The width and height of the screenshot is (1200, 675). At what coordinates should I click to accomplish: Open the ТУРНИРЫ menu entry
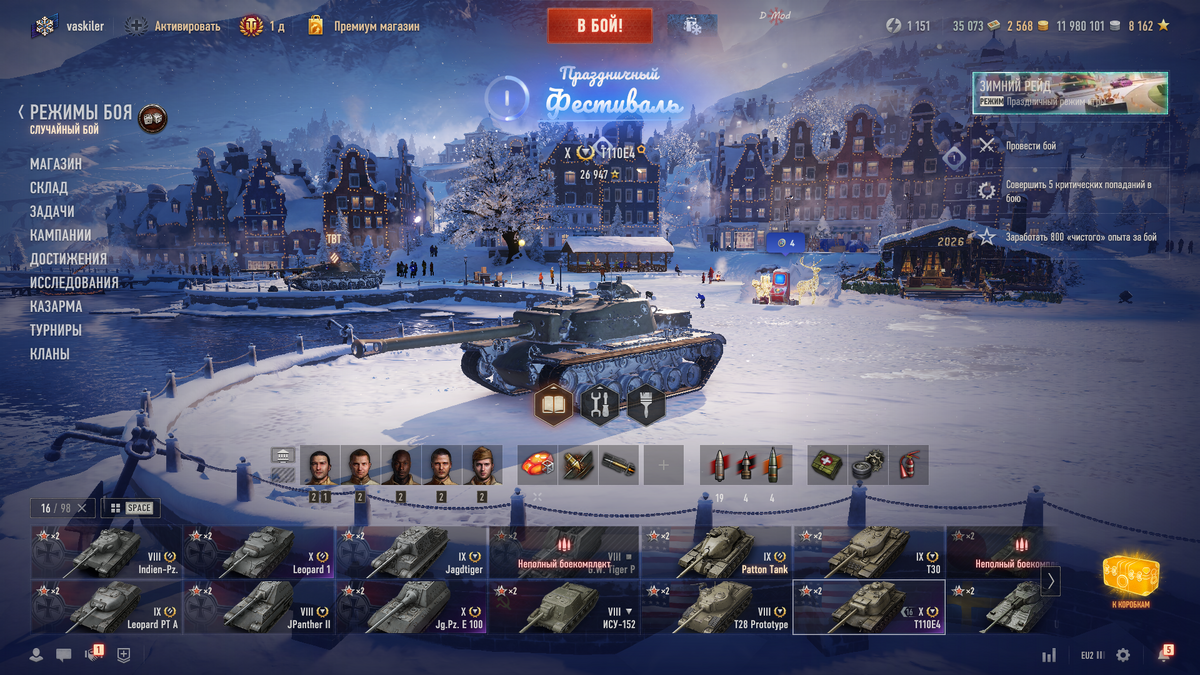pyautogui.click(x=56, y=330)
